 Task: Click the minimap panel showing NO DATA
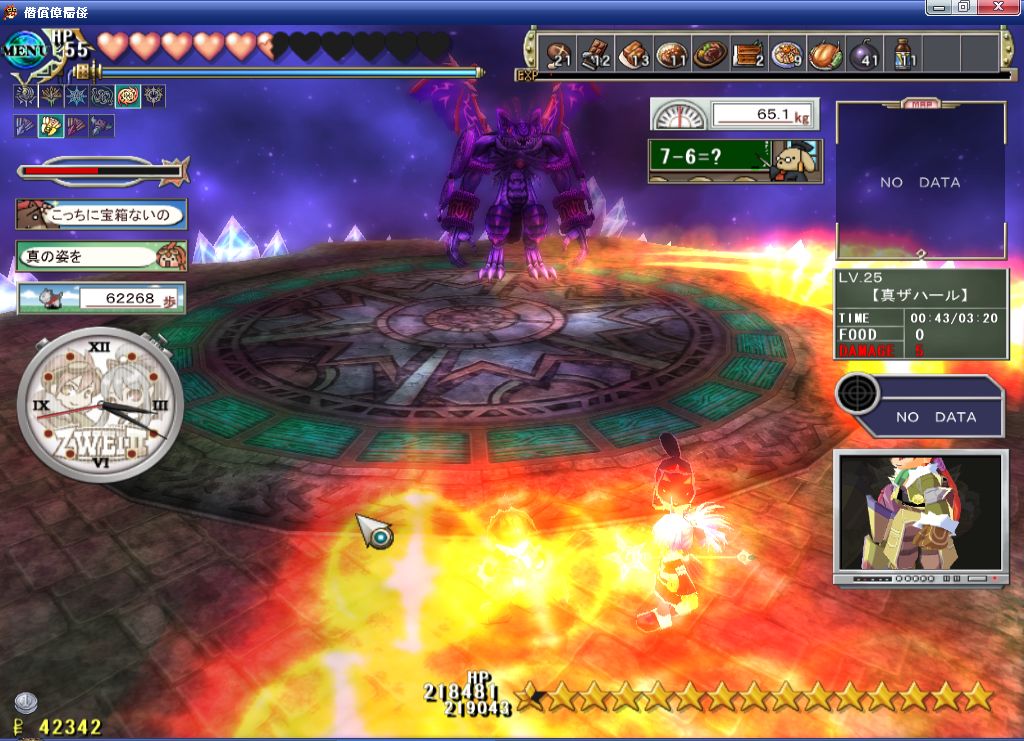click(x=920, y=182)
